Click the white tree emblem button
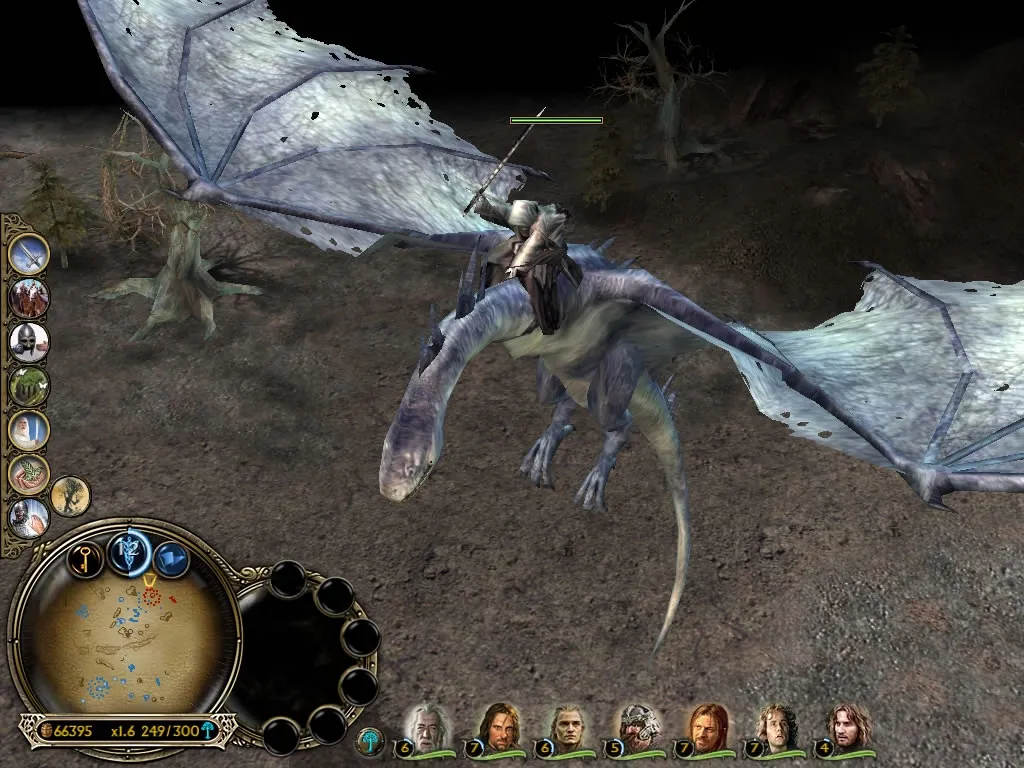This screenshot has width=1024, height=768. pos(370,741)
